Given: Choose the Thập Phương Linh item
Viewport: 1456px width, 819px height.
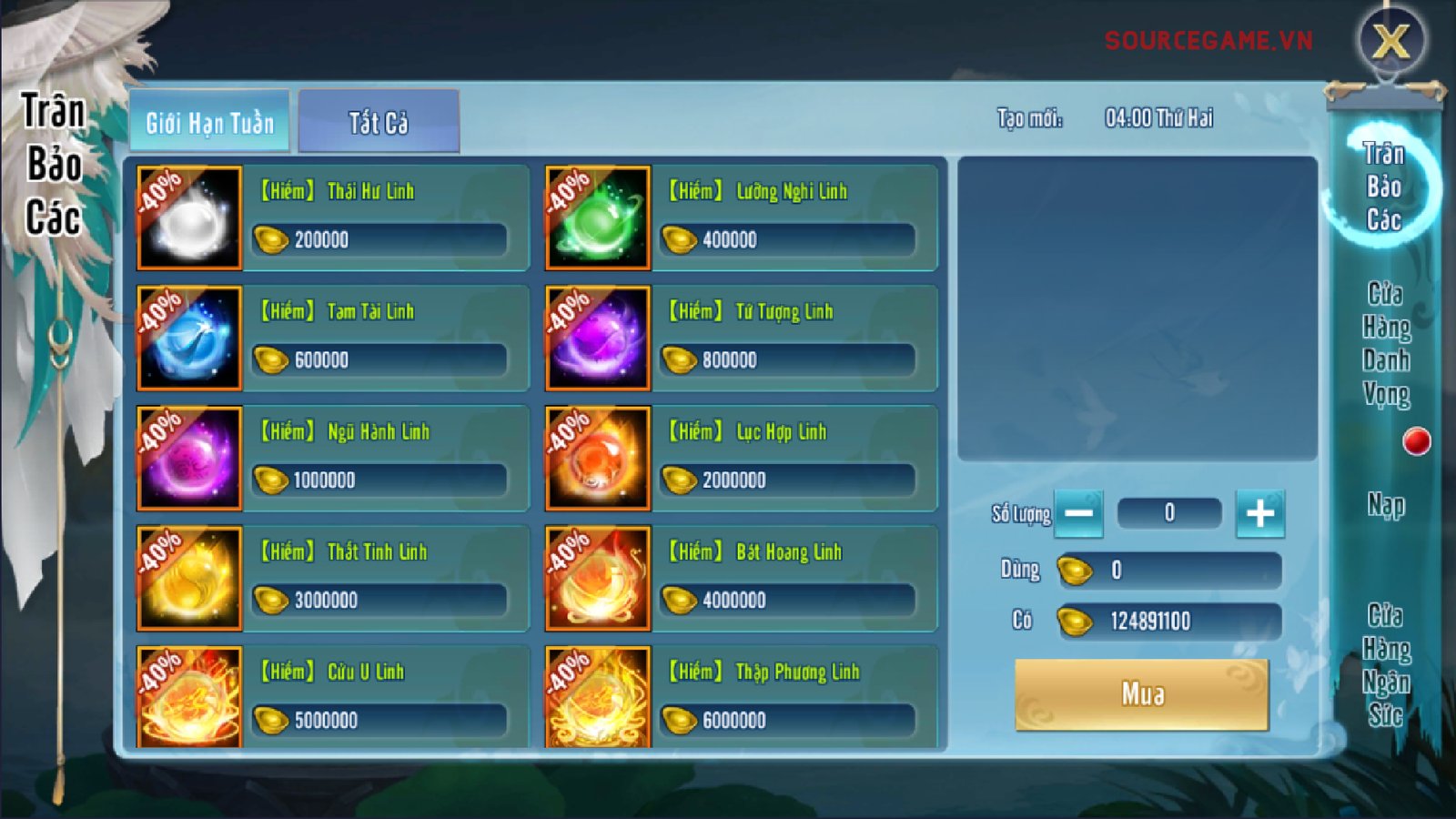Looking at the screenshot, I should pos(741,697).
